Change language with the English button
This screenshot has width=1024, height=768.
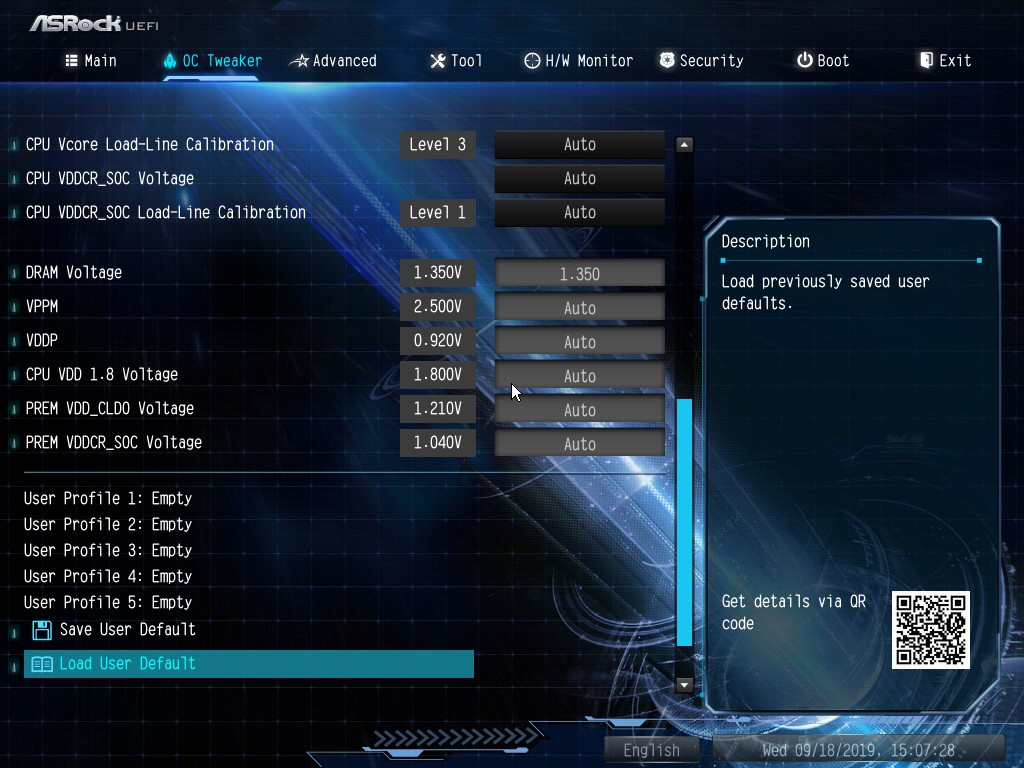[x=652, y=750]
